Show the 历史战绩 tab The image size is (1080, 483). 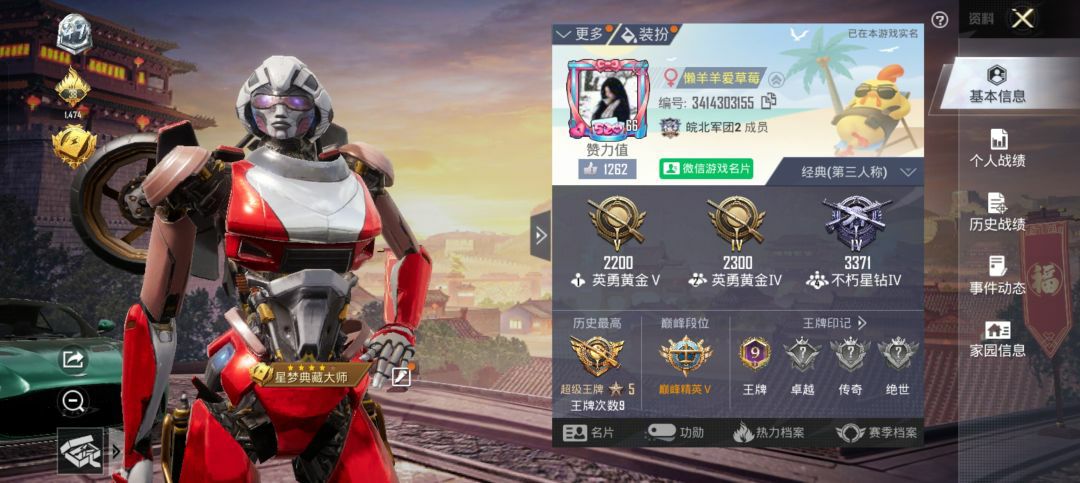[997, 213]
